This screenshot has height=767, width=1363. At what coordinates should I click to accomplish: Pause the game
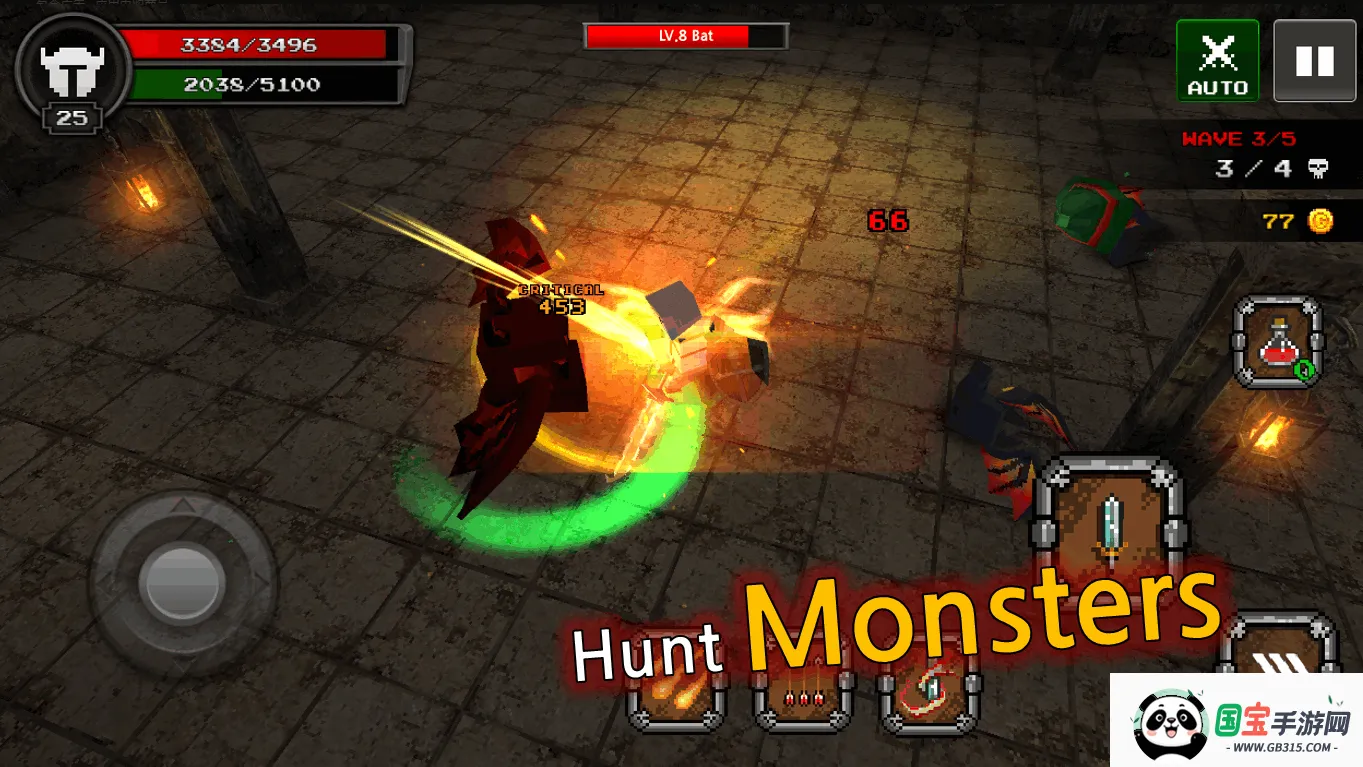click(x=1314, y=61)
